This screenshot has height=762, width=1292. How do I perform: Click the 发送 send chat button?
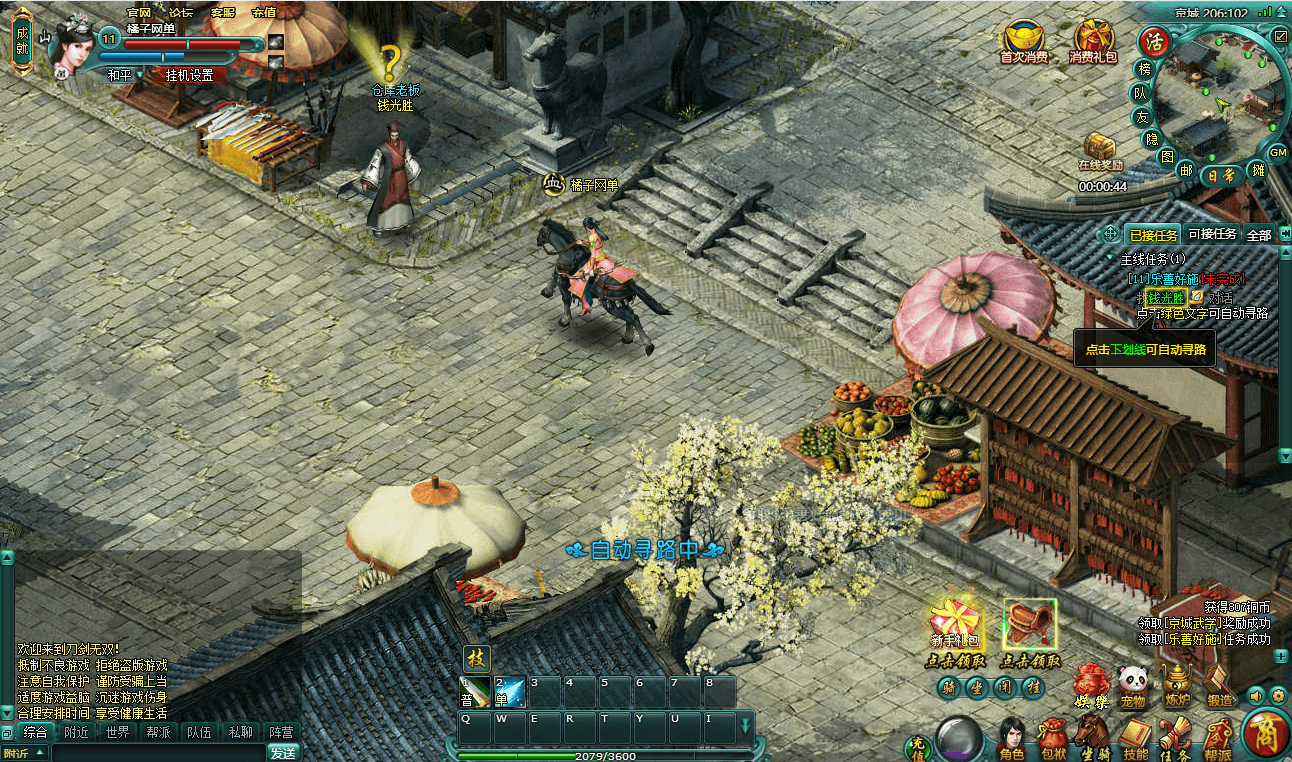pos(283,752)
